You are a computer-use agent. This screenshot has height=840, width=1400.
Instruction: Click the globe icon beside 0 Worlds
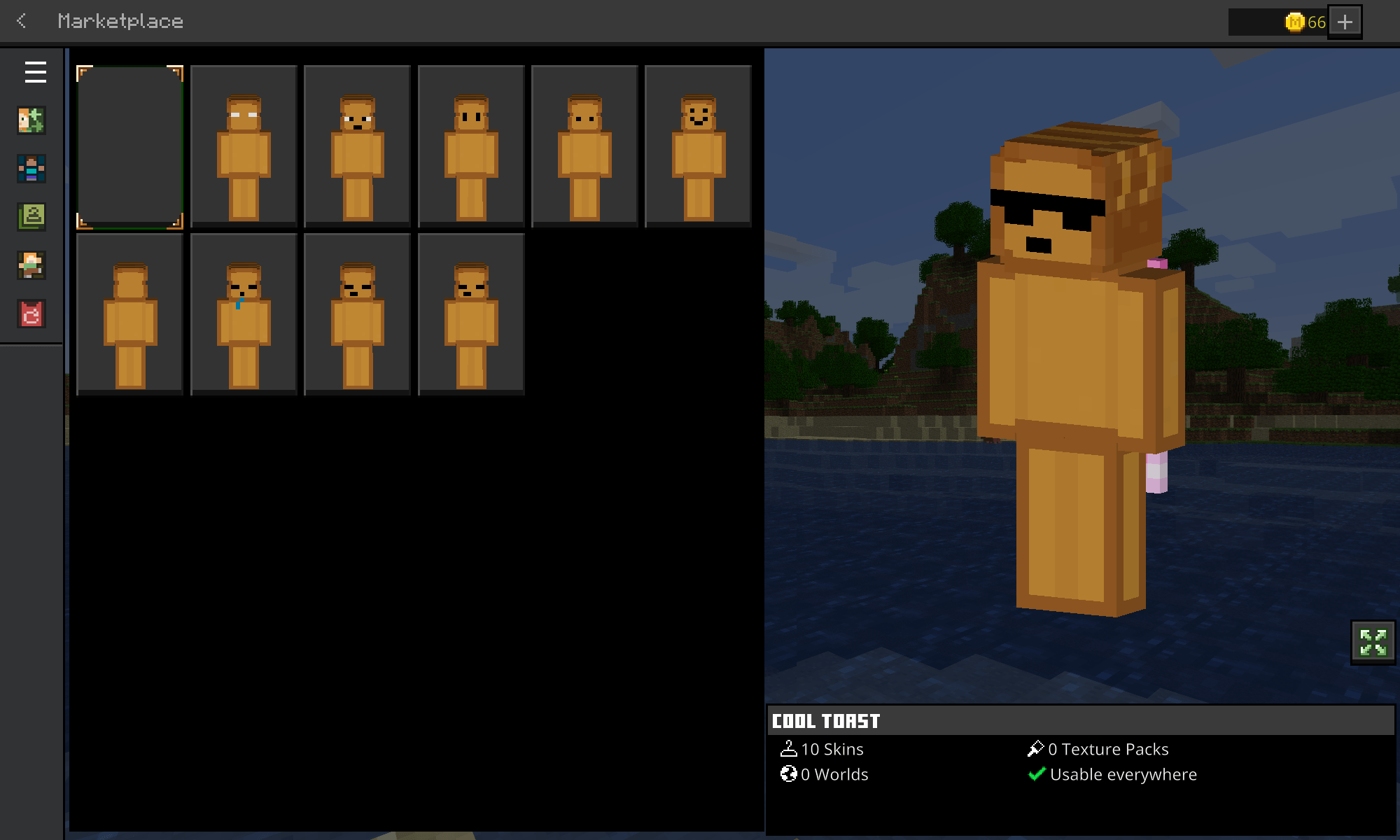pos(790,774)
